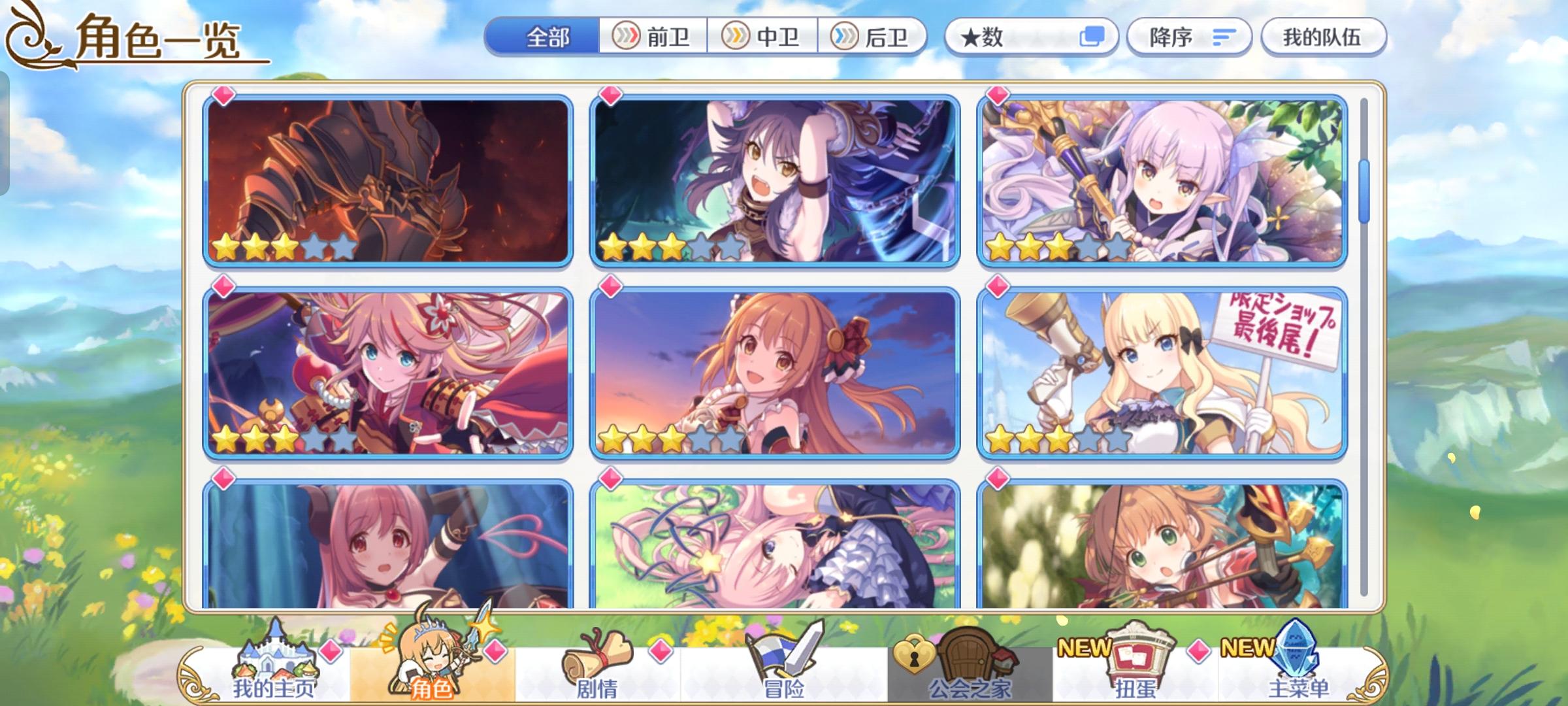The image size is (1568, 706).
Task: Click the yellow arrow icon on 中卫 tab
Action: 734,37
